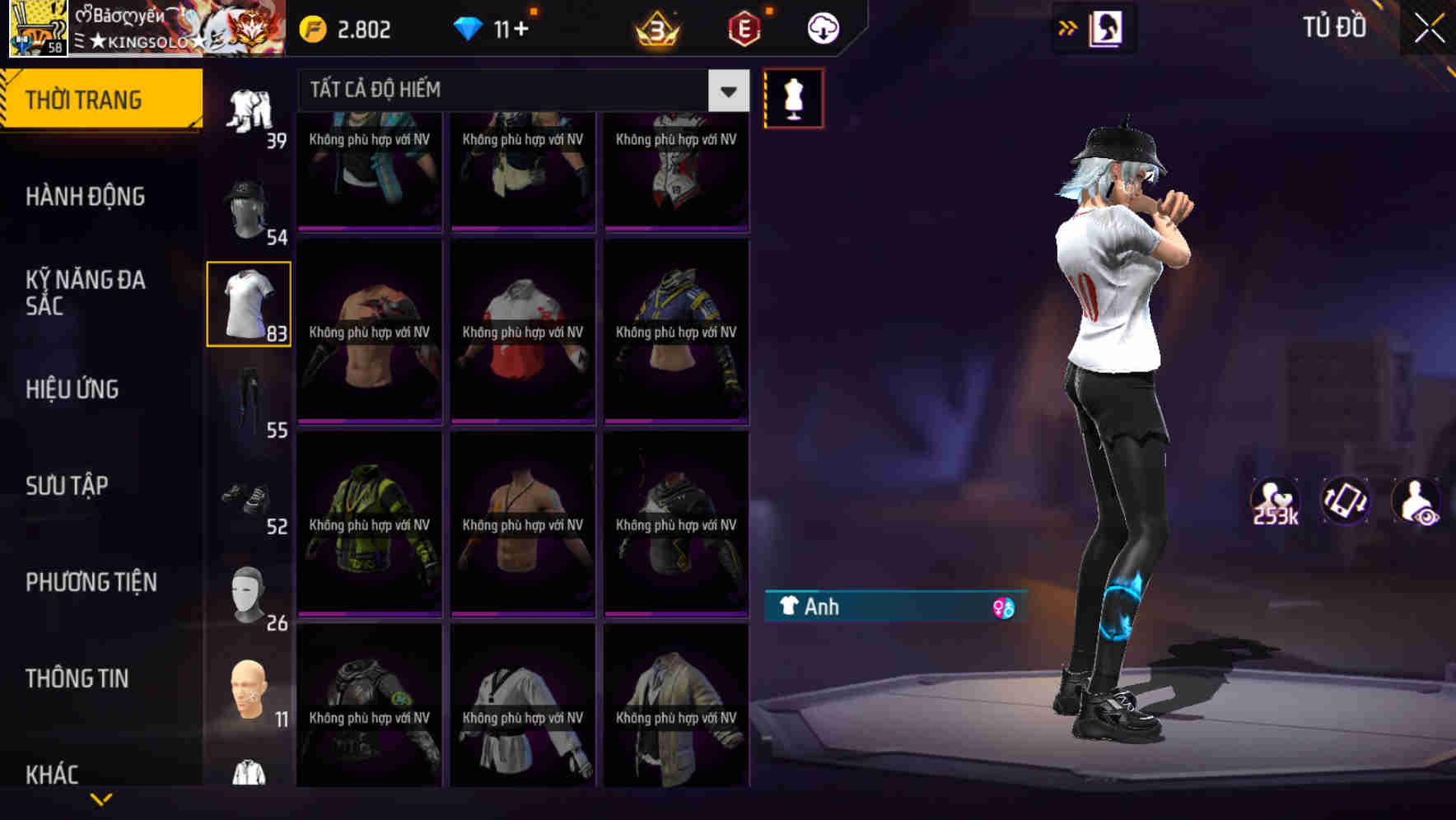
Task: Click the mannequin outfit preview icon
Action: (x=795, y=97)
